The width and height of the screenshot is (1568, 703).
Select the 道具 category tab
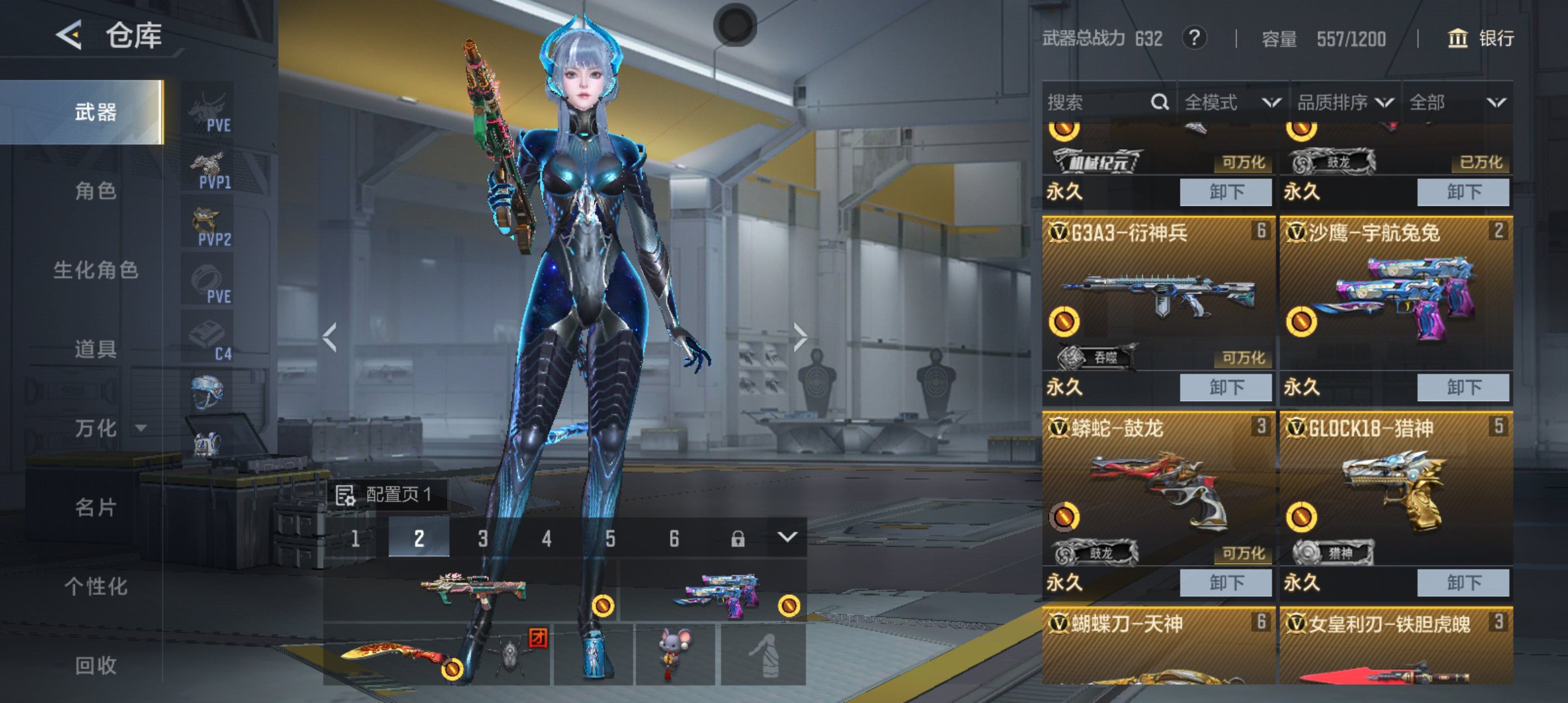[96, 349]
